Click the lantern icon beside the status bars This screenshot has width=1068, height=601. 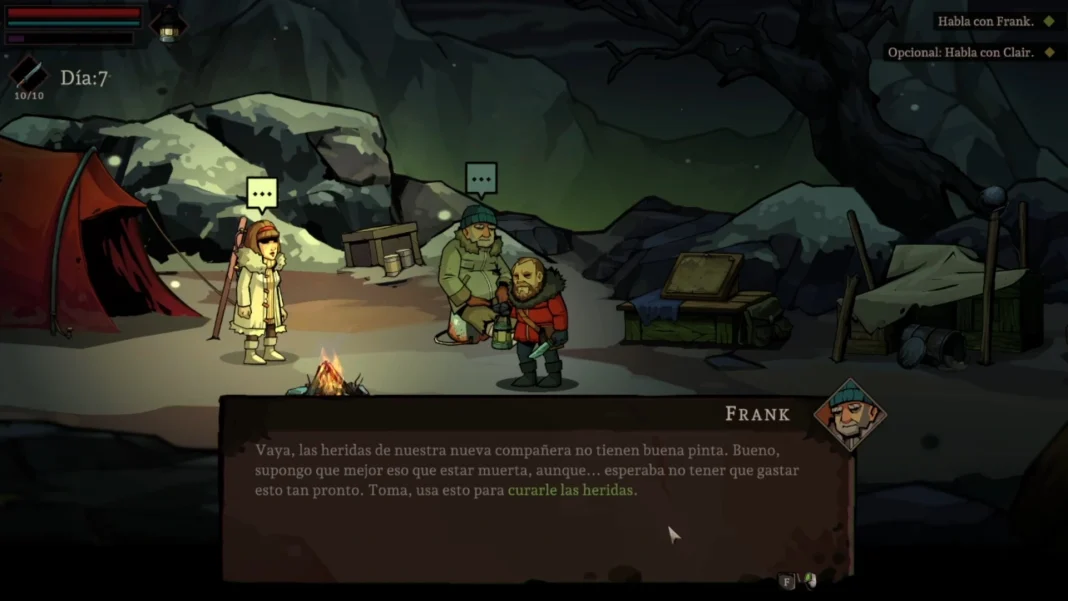(x=168, y=25)
